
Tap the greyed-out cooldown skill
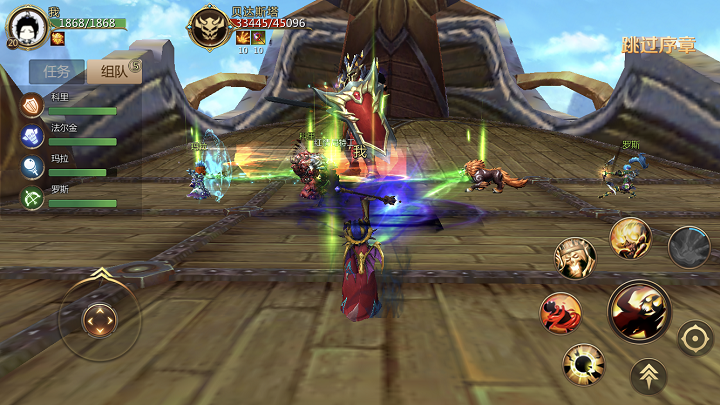click(x=689, y=247)
